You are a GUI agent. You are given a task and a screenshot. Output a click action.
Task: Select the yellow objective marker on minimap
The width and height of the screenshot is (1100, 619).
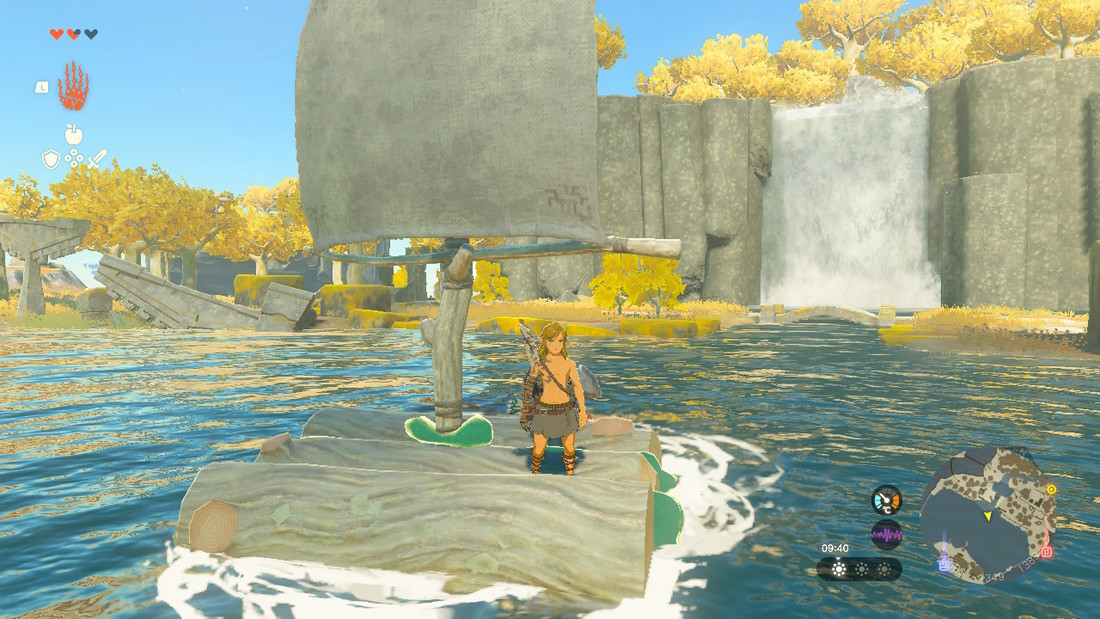tap(1051, 490)
